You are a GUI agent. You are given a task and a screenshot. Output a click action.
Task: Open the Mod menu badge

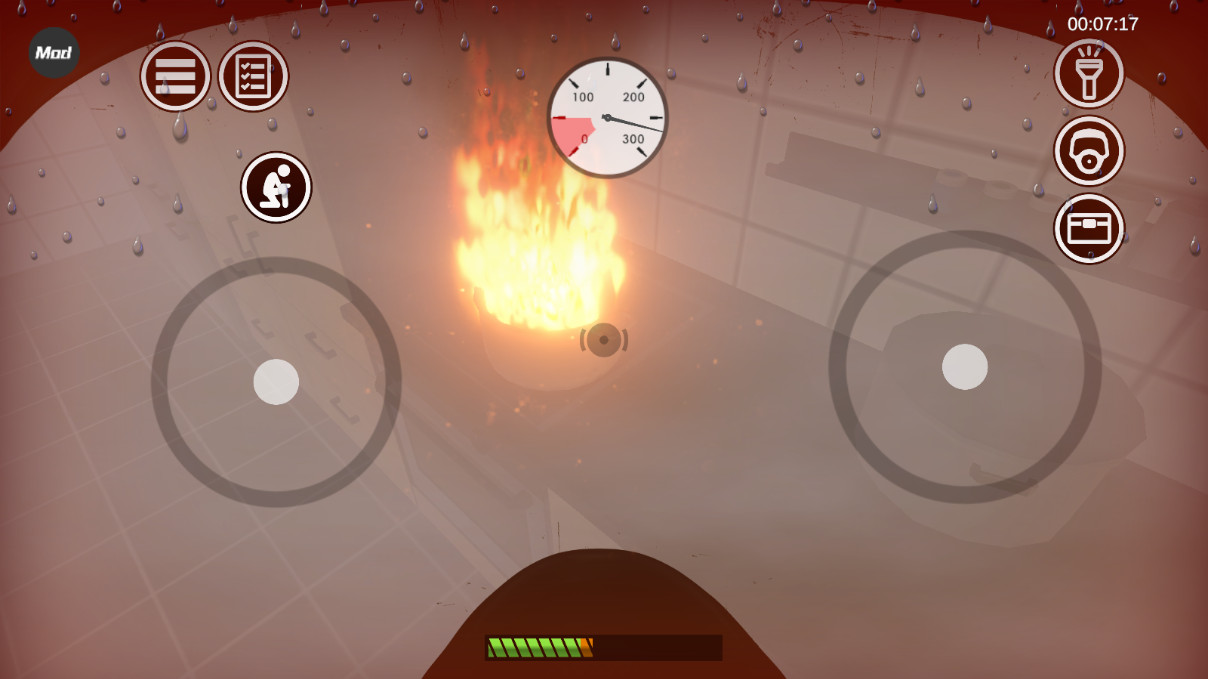(x=54, y=53)
